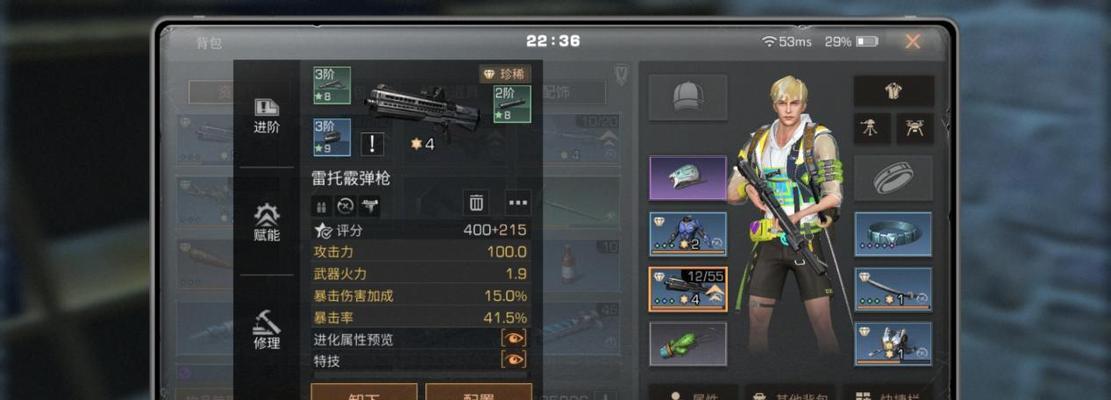Click the trash can delete button
The height and width of the screenshot is (400, 1111).
476,203
